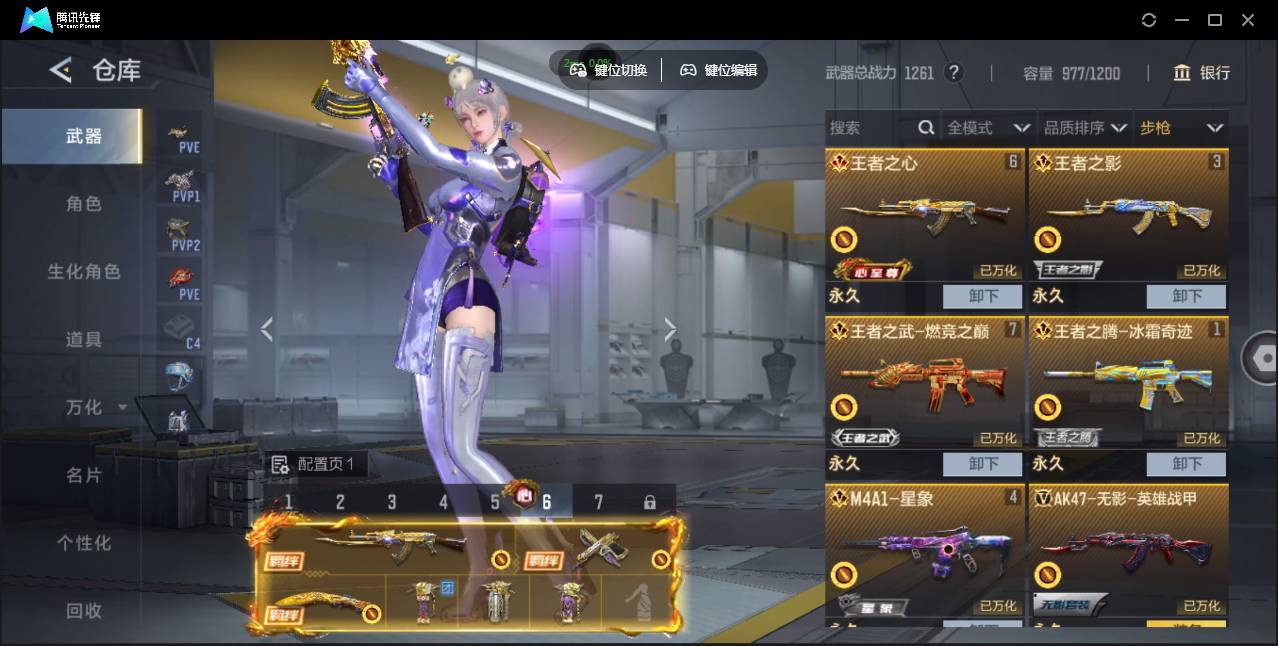Open the 生化角色 category
This screenshot has height=646, width=1278.
[84, 272]
